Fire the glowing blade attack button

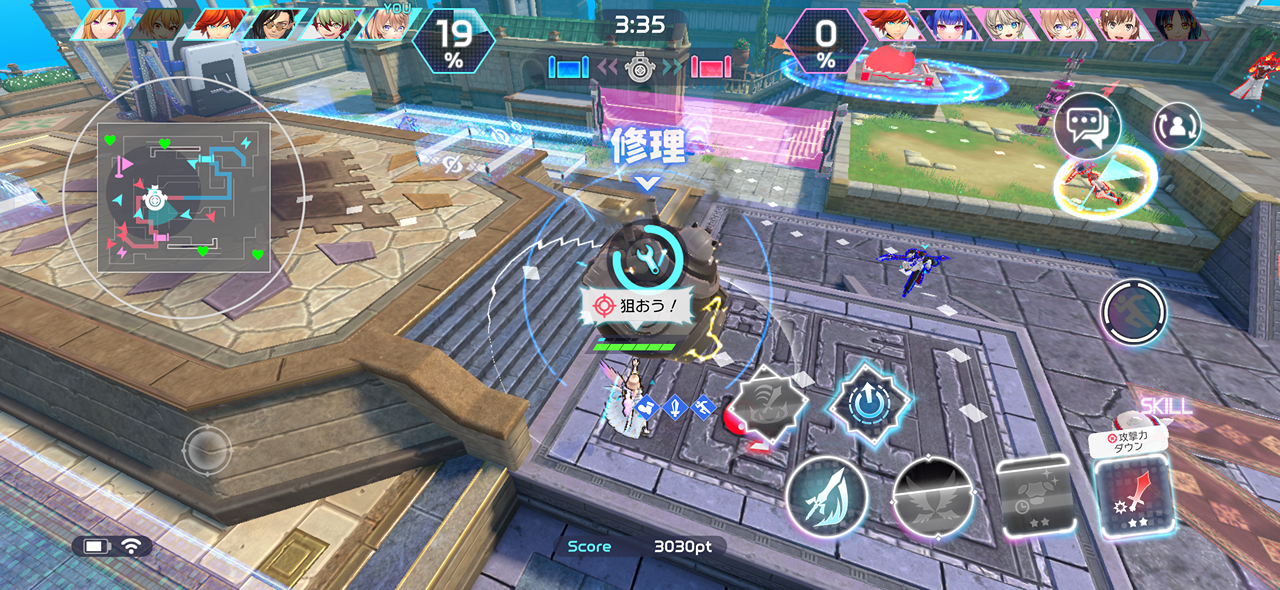click(x=825, y=497)
